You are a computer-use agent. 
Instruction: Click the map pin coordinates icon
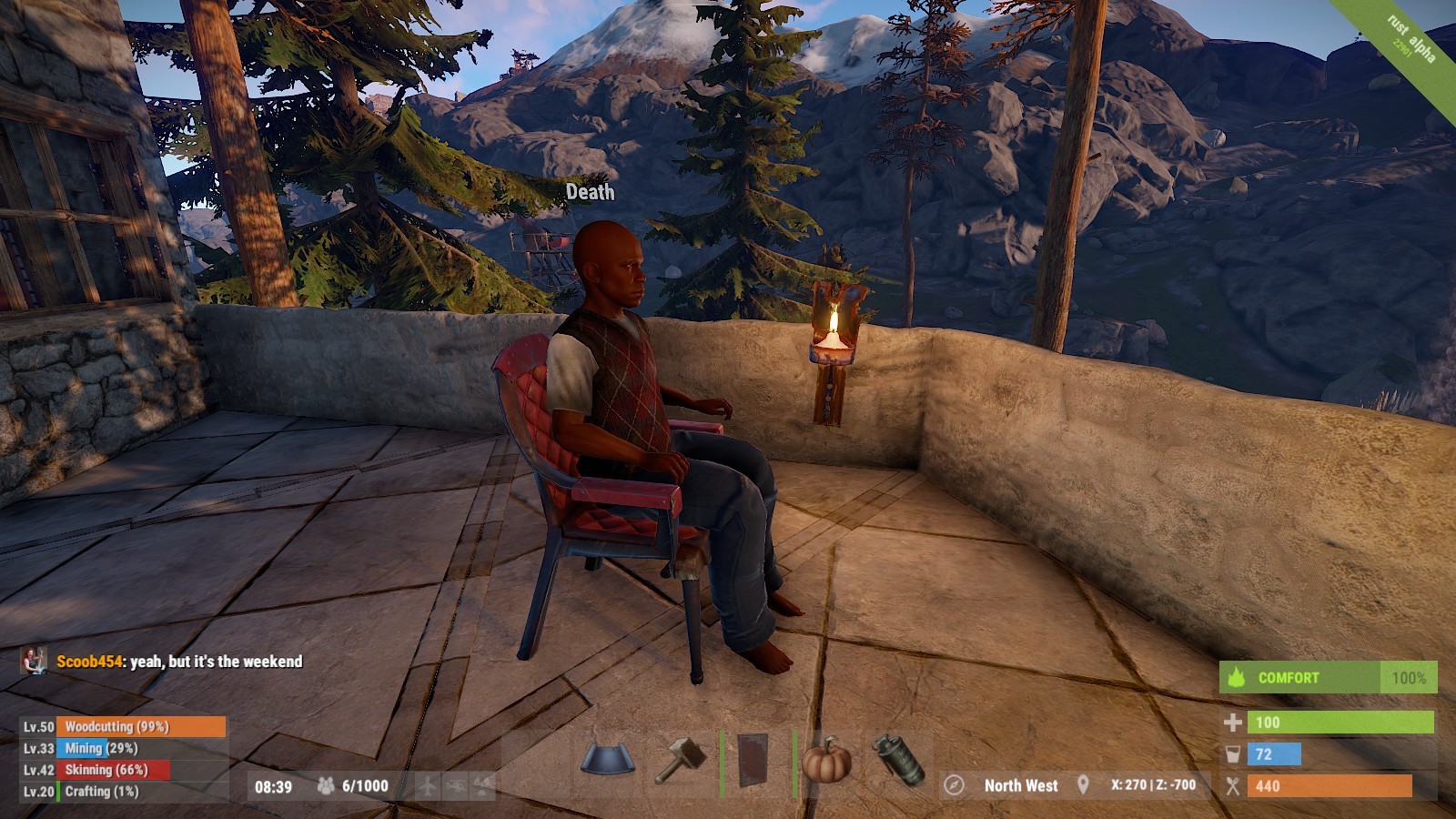click(x=1083, y=785)
